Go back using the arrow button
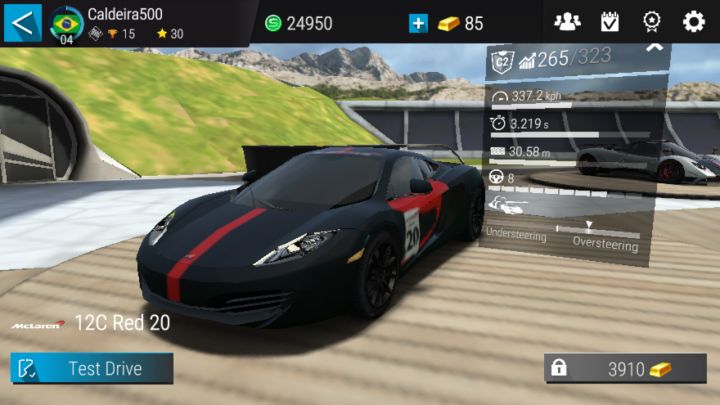The height and width of the screenshot is (405, 720). (22, 22)
